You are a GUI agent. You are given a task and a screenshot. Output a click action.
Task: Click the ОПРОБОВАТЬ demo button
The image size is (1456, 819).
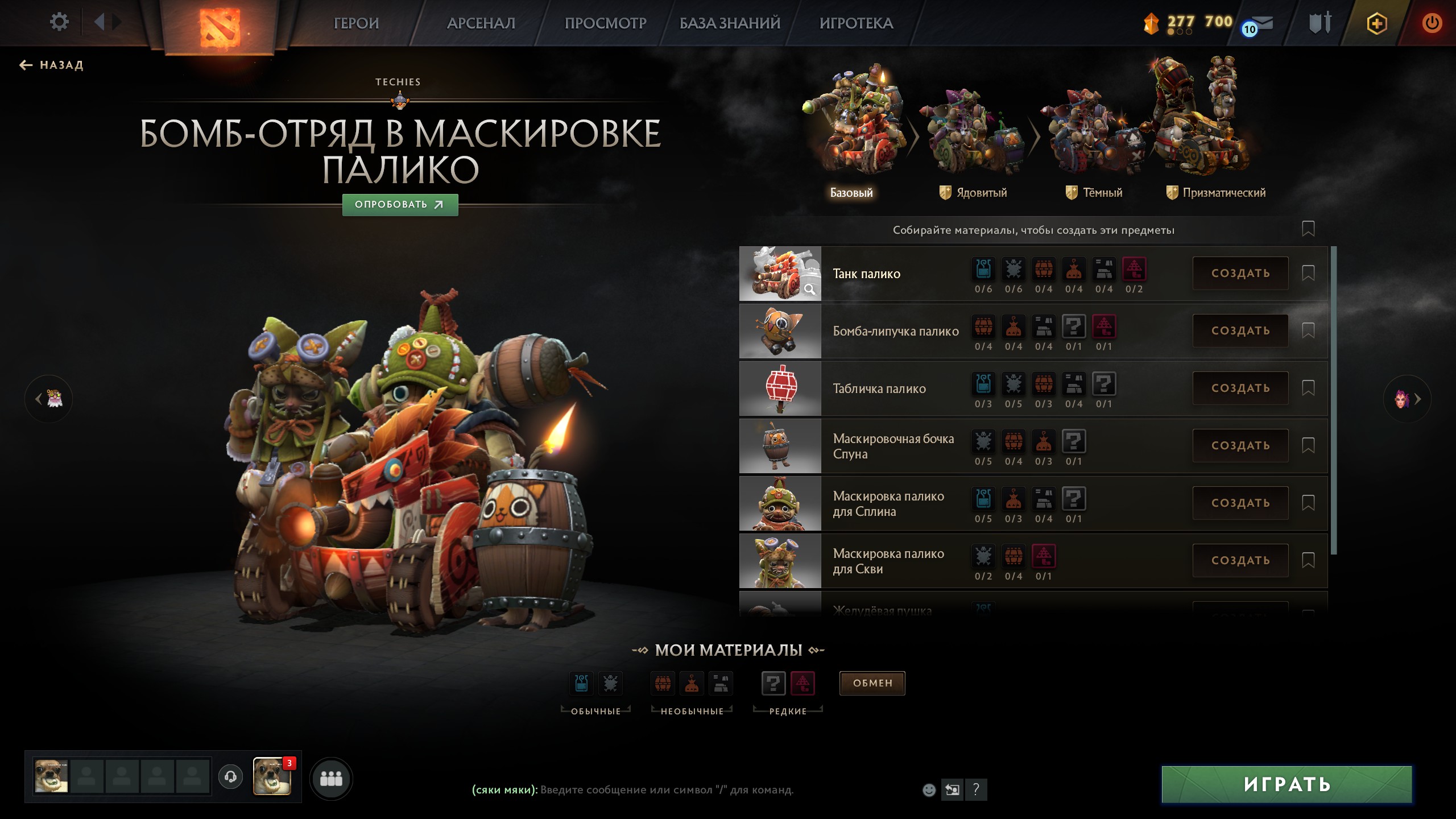coord(400,205)
